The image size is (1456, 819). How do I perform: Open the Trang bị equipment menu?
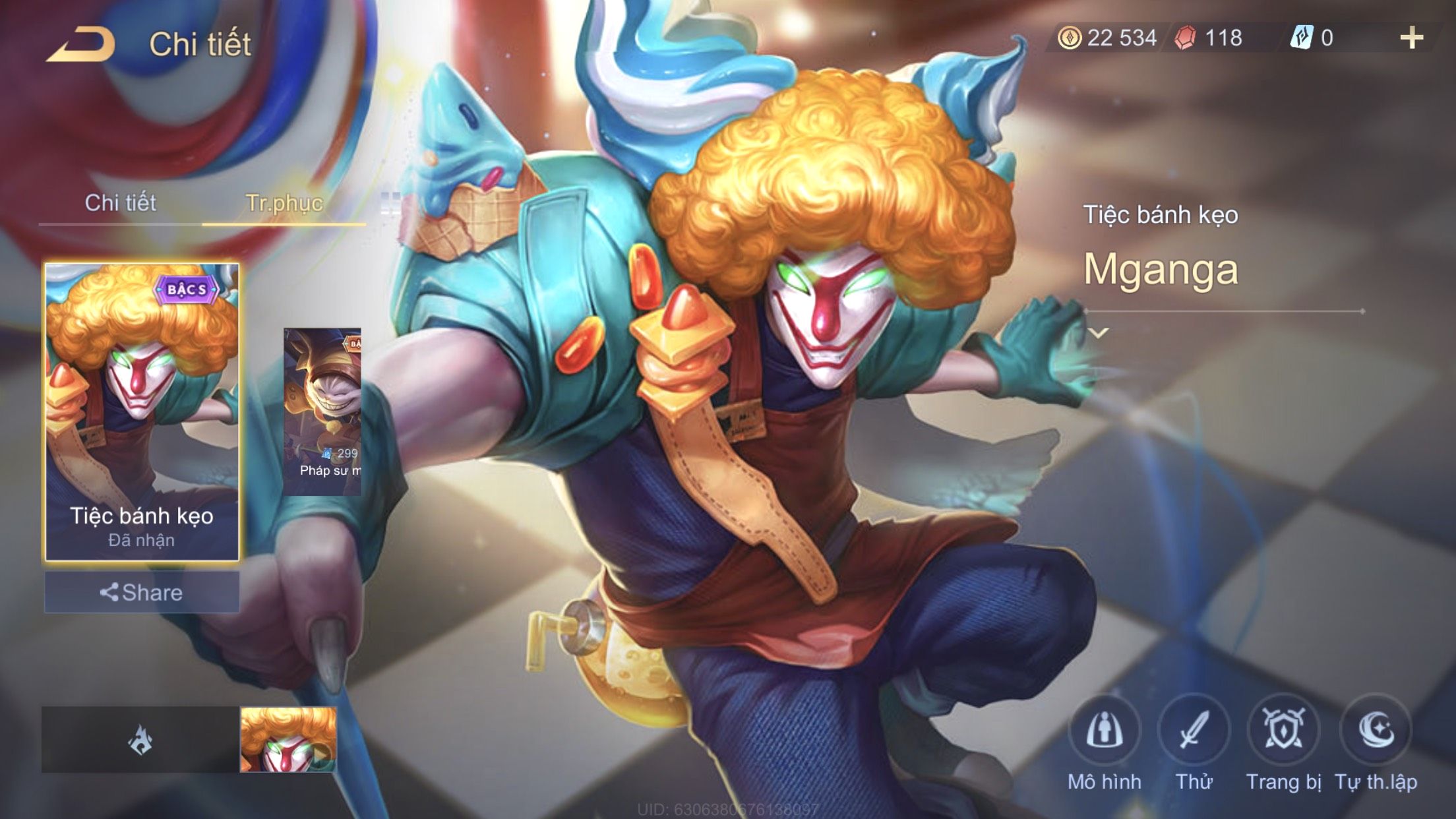click(x=1283, y=731)
